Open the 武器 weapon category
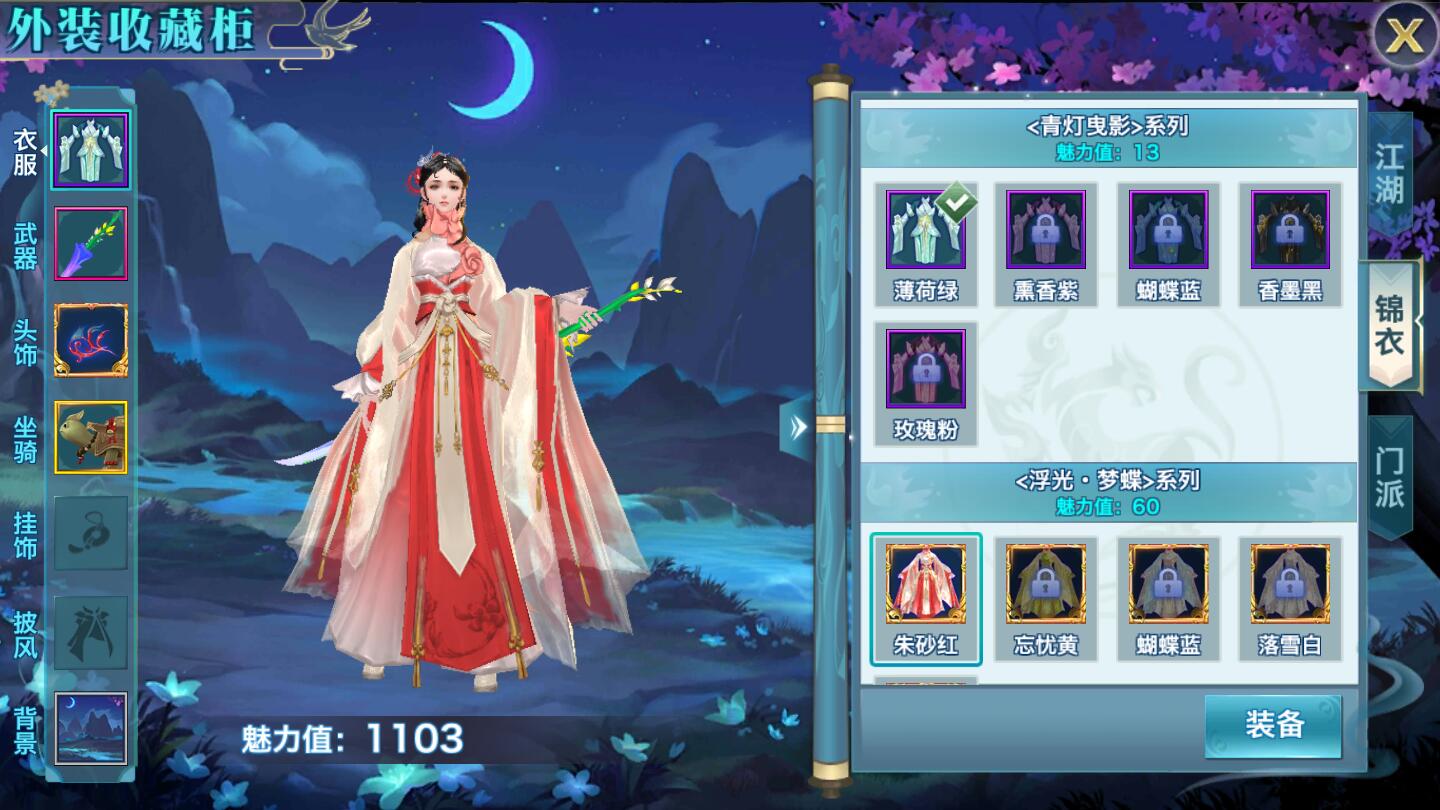1440x810 pixels. 91,245
